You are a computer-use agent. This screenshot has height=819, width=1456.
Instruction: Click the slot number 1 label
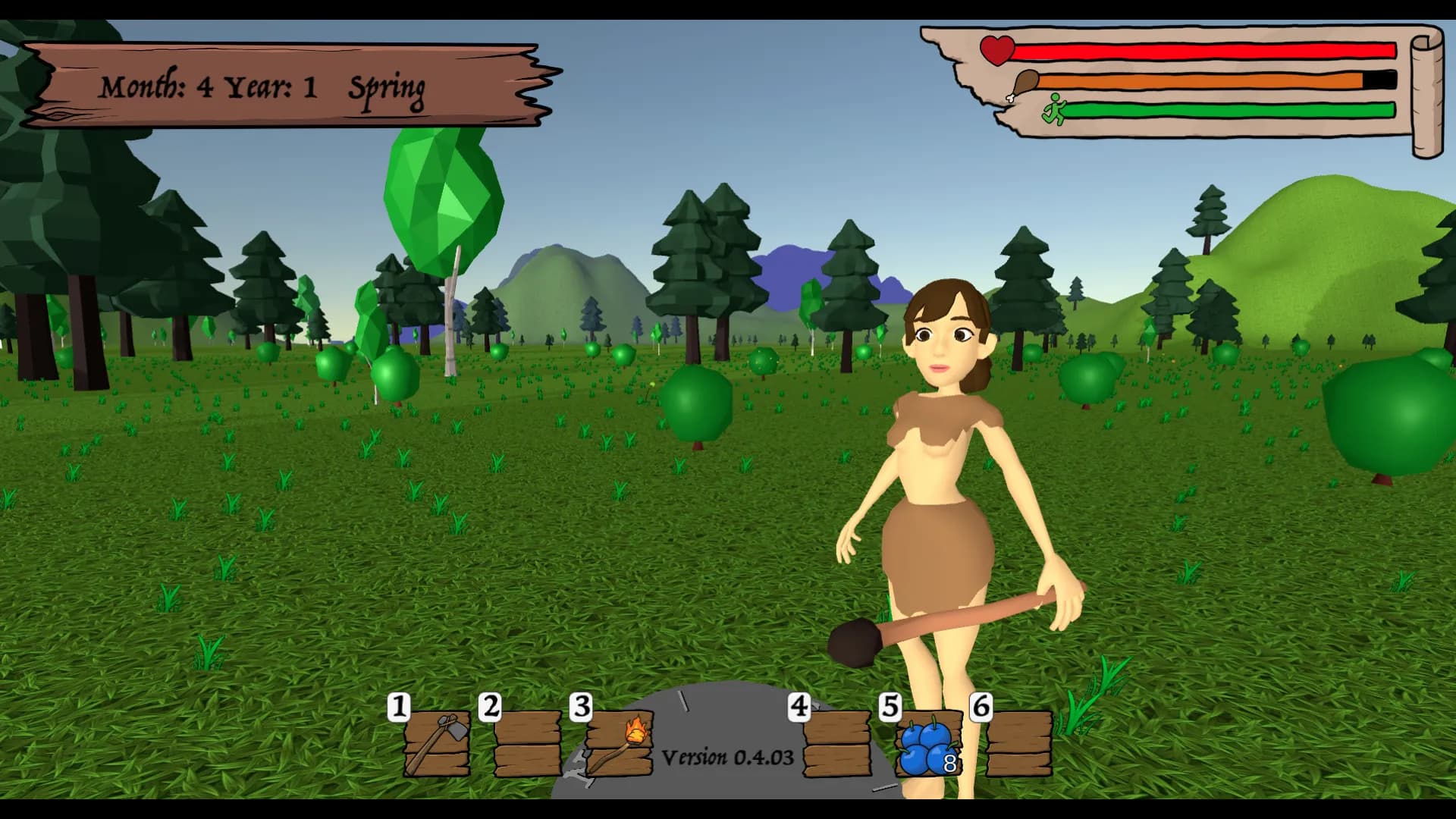click(x=397, y=708)
